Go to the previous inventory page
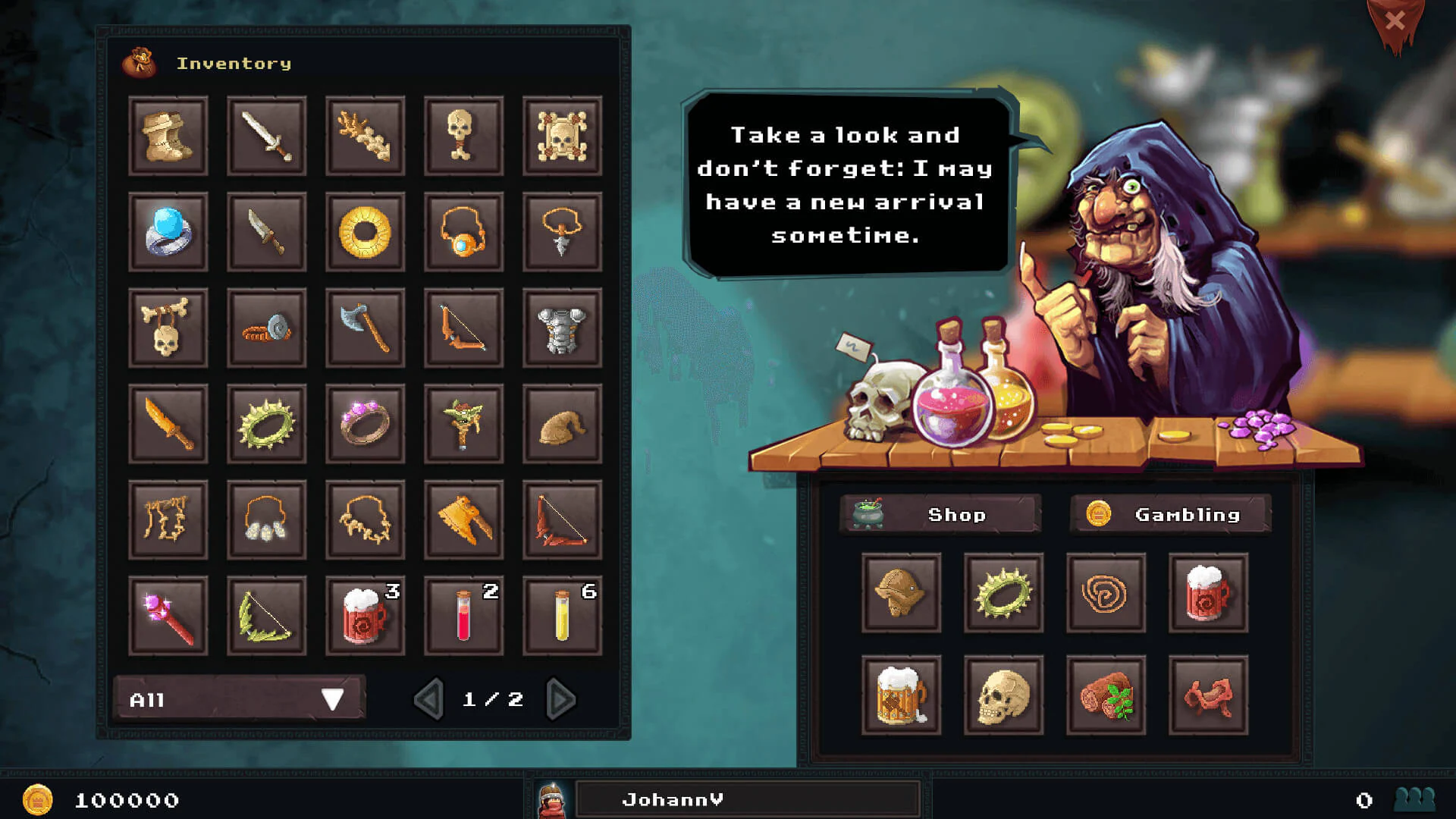The image size is (1456, 819). tap(429, 699)
